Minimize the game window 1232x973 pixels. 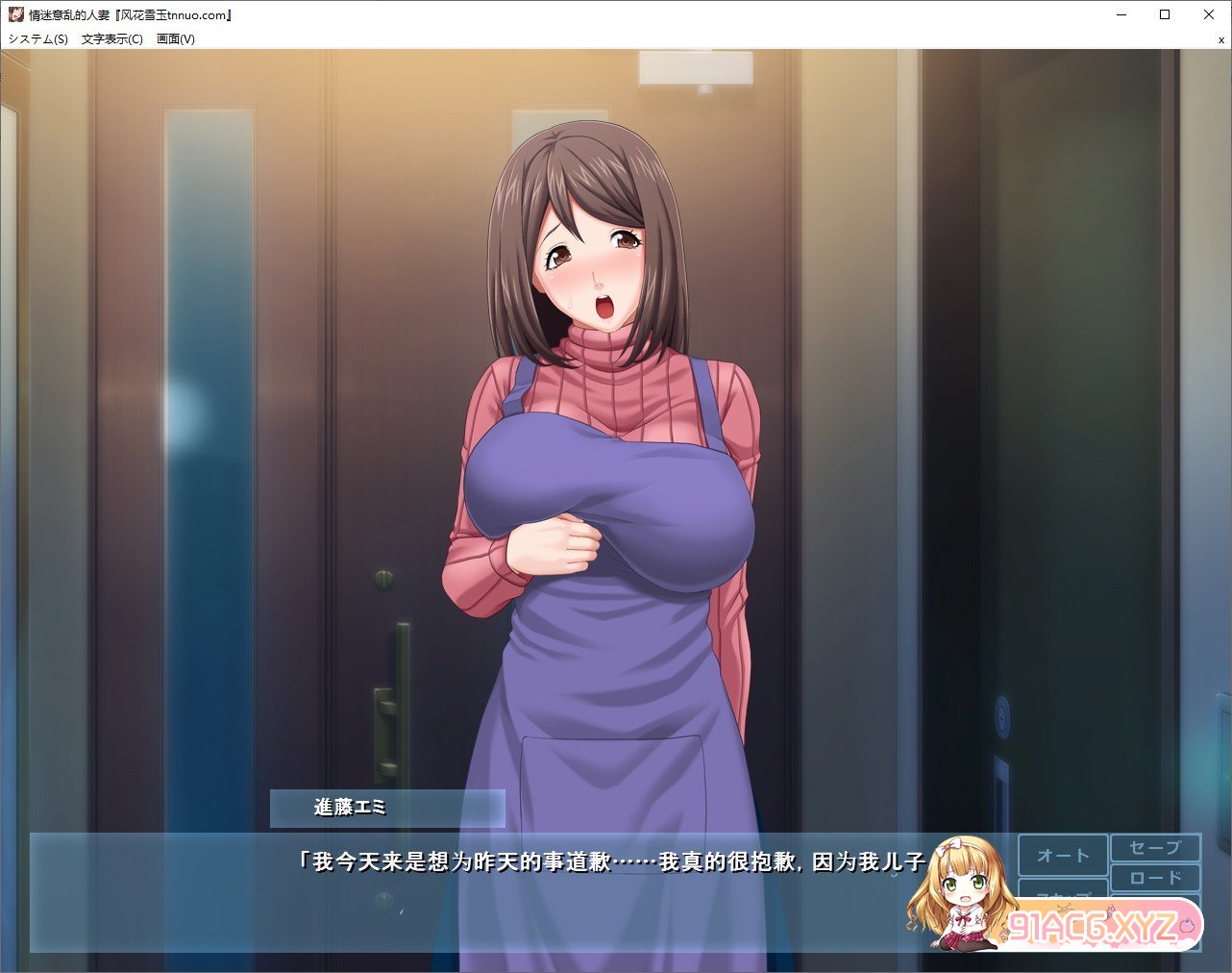1121,14
